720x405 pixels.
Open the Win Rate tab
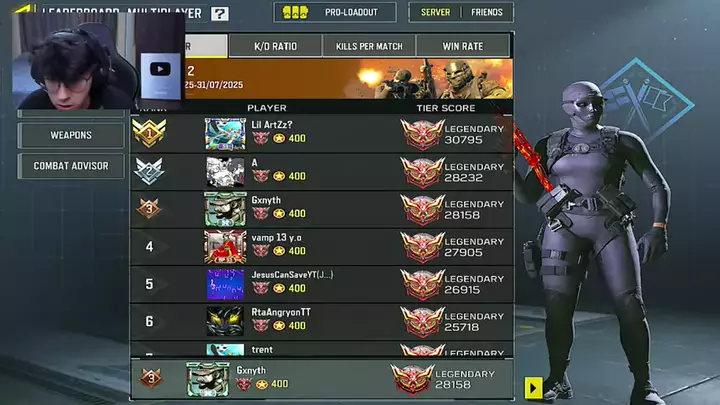tap(462, 46)
